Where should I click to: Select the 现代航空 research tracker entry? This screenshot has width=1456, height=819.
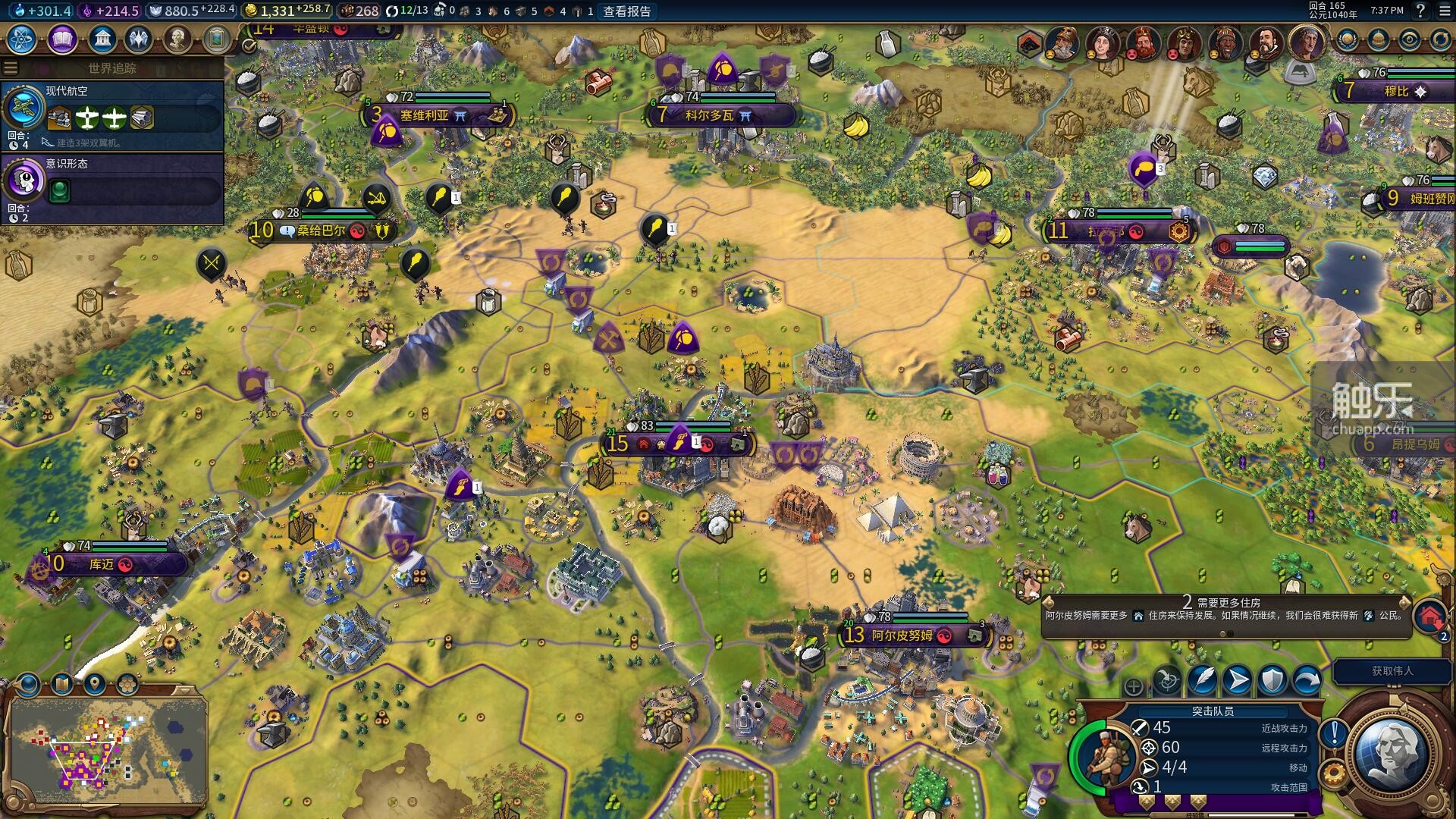pyautogui.click(x=112, y=115)
